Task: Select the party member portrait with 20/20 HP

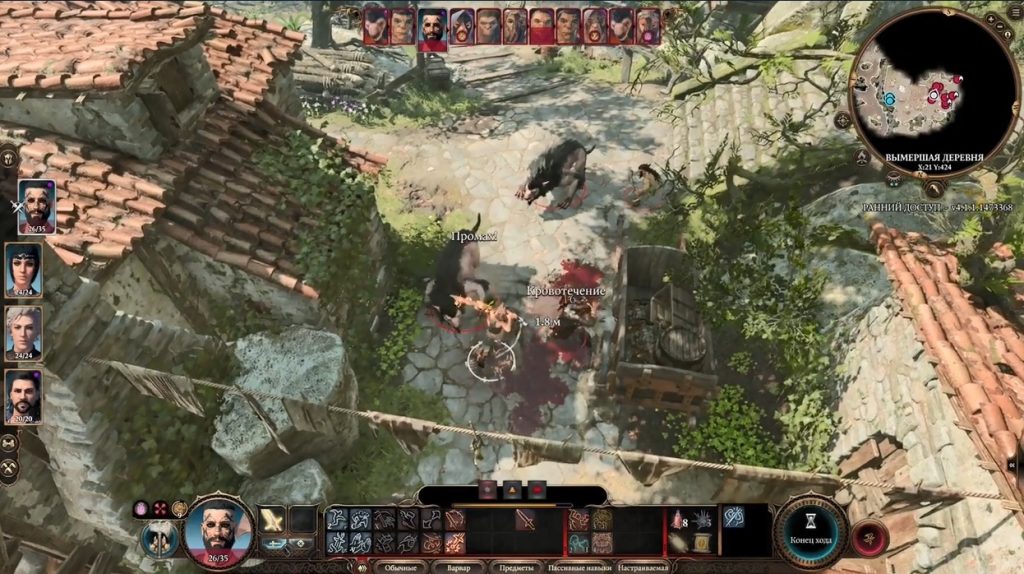Action: point(24,394)
